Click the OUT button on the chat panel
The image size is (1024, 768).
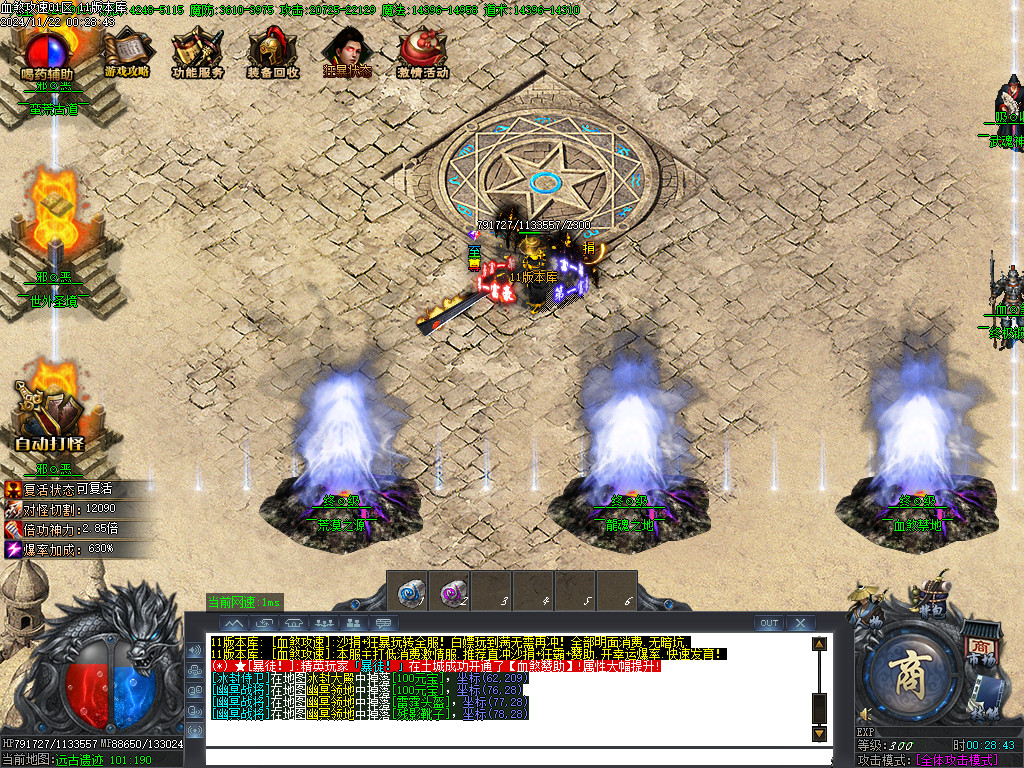[x=768, y=623]
